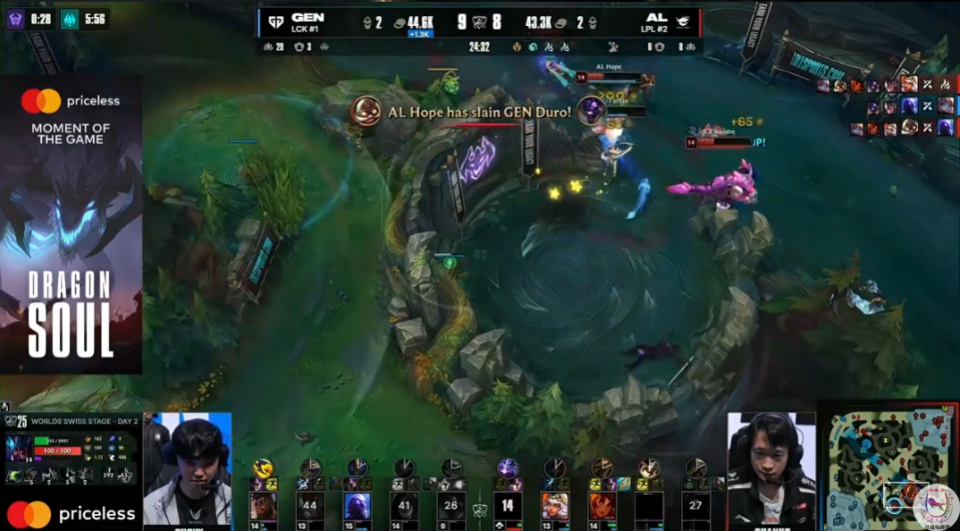This screenshot has height=531, width=960.
Task: Click the right player's webcam feed
Action: (x=770, y=470)
